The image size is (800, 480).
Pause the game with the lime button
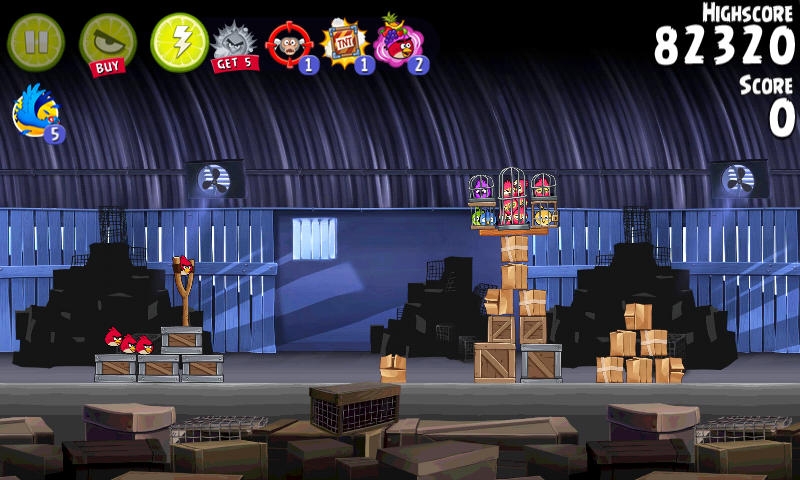point(36,42)
